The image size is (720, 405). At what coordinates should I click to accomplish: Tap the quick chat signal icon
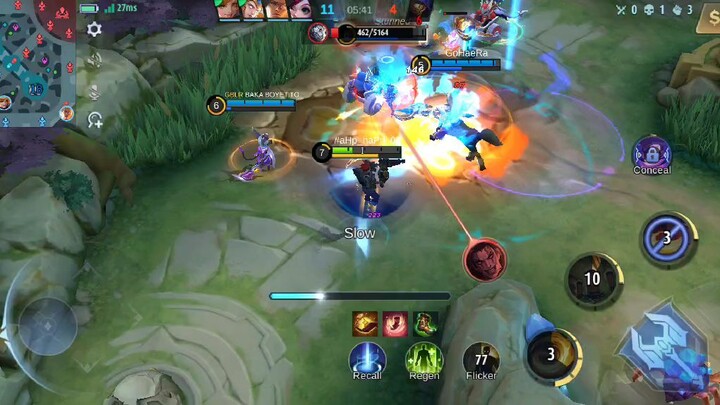(94, 121)
